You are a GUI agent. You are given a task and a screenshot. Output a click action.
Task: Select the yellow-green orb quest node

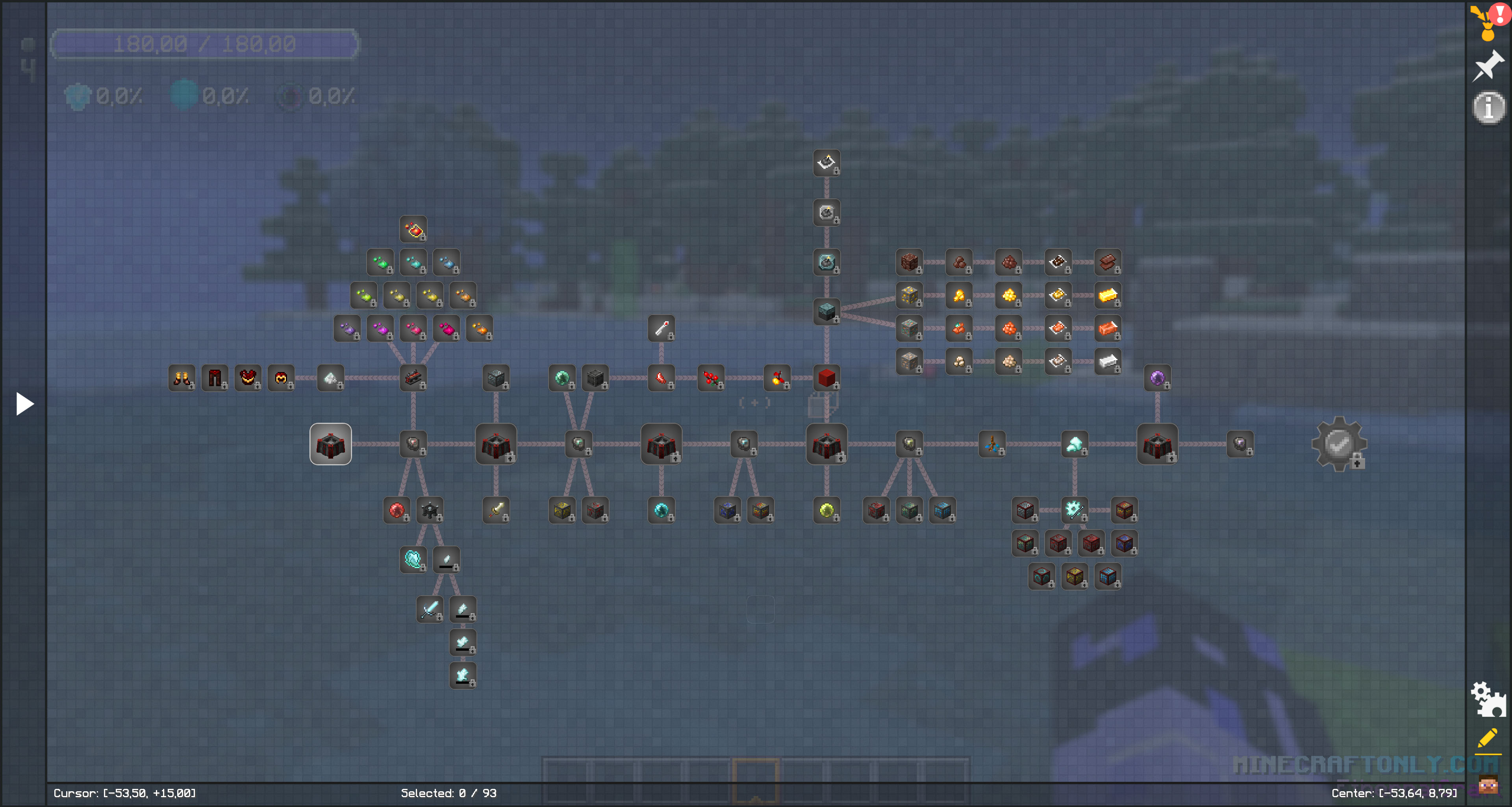click(826, 510)
